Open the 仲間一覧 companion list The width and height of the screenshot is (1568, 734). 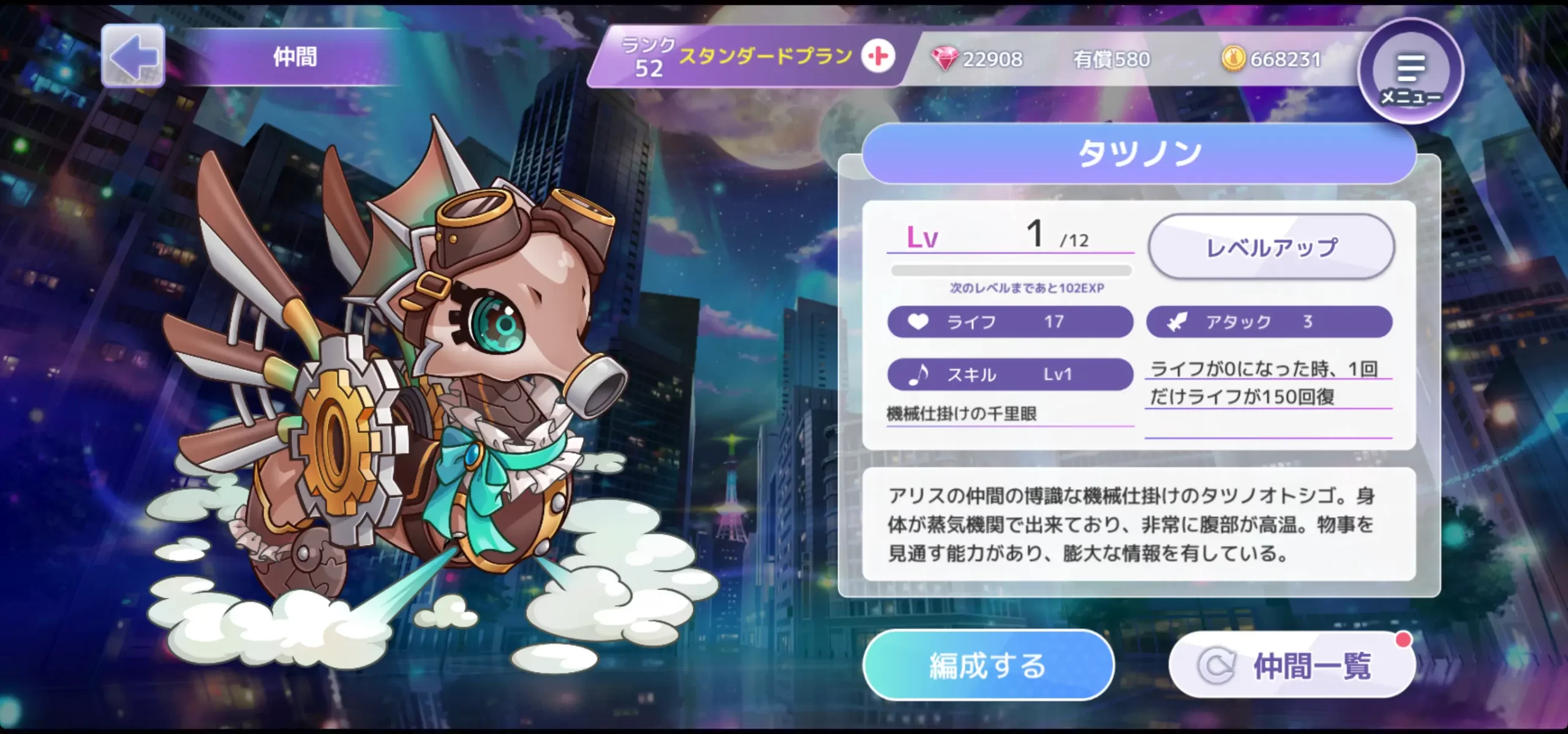(1291, 665)
